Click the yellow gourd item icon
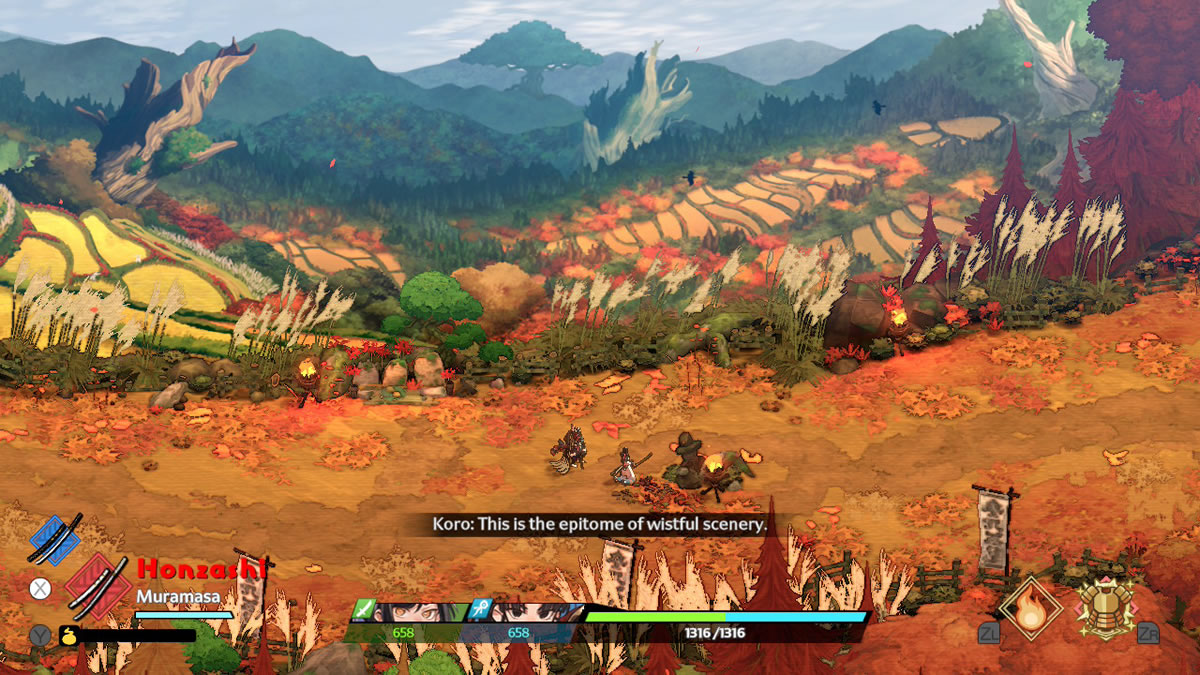This screenshot has height=675, width=1200. [68, 634]
